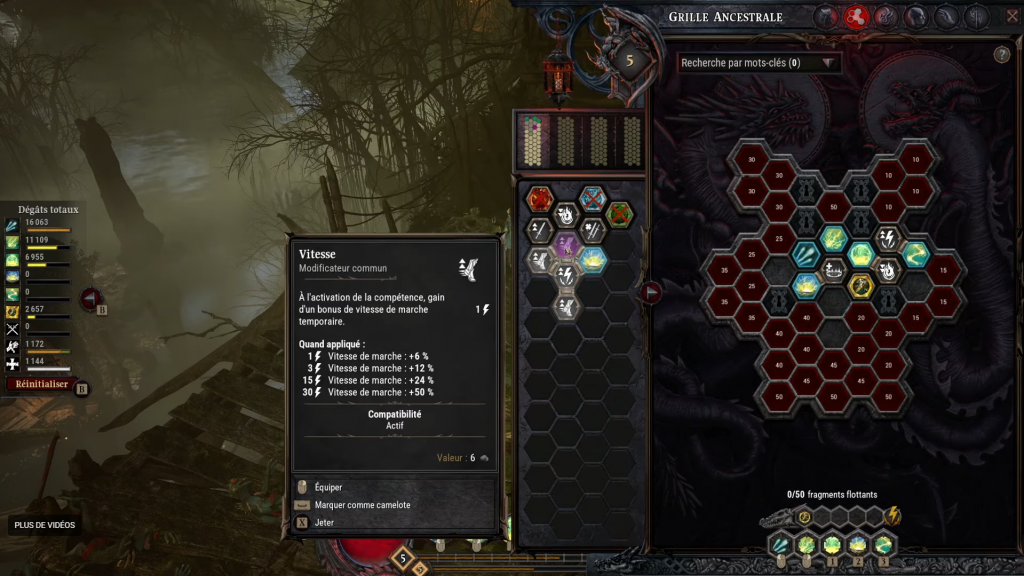Select the Jeter option
This screenshot has height=576, width=1024.
324,522
